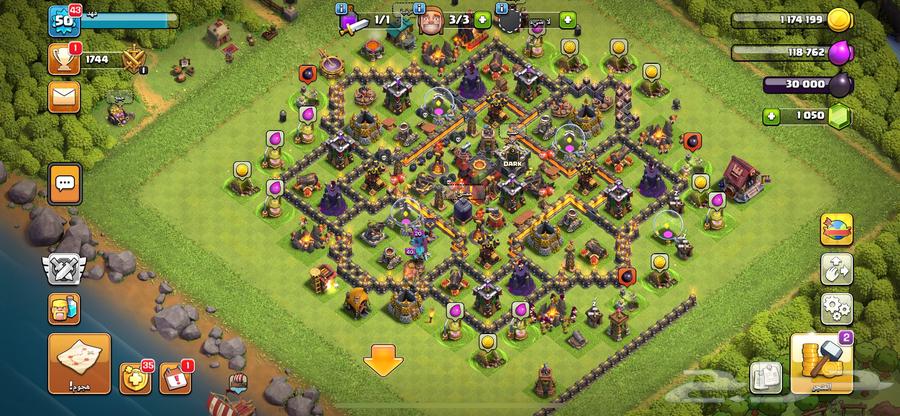Click the orange down arrow indicator
This screenshot has width=900, height=416.
coord(381,360)
